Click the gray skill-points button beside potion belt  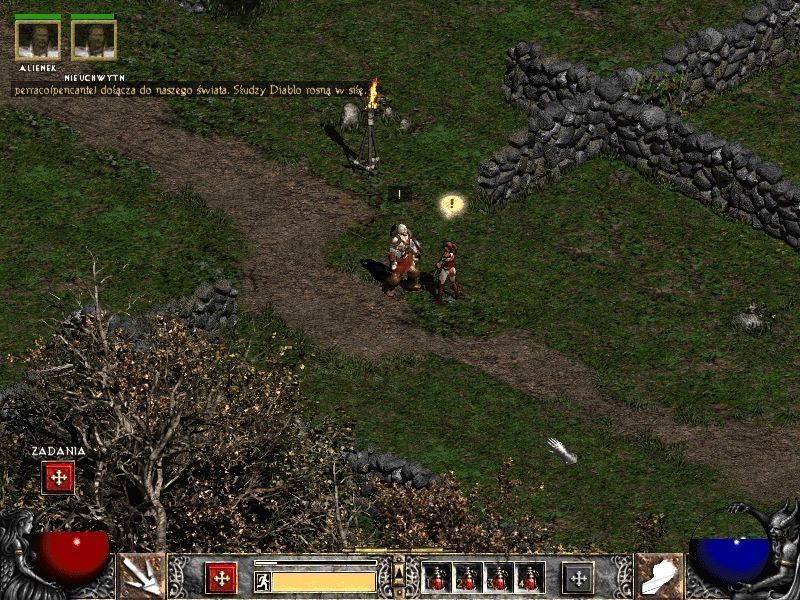(x=577, y=578)
